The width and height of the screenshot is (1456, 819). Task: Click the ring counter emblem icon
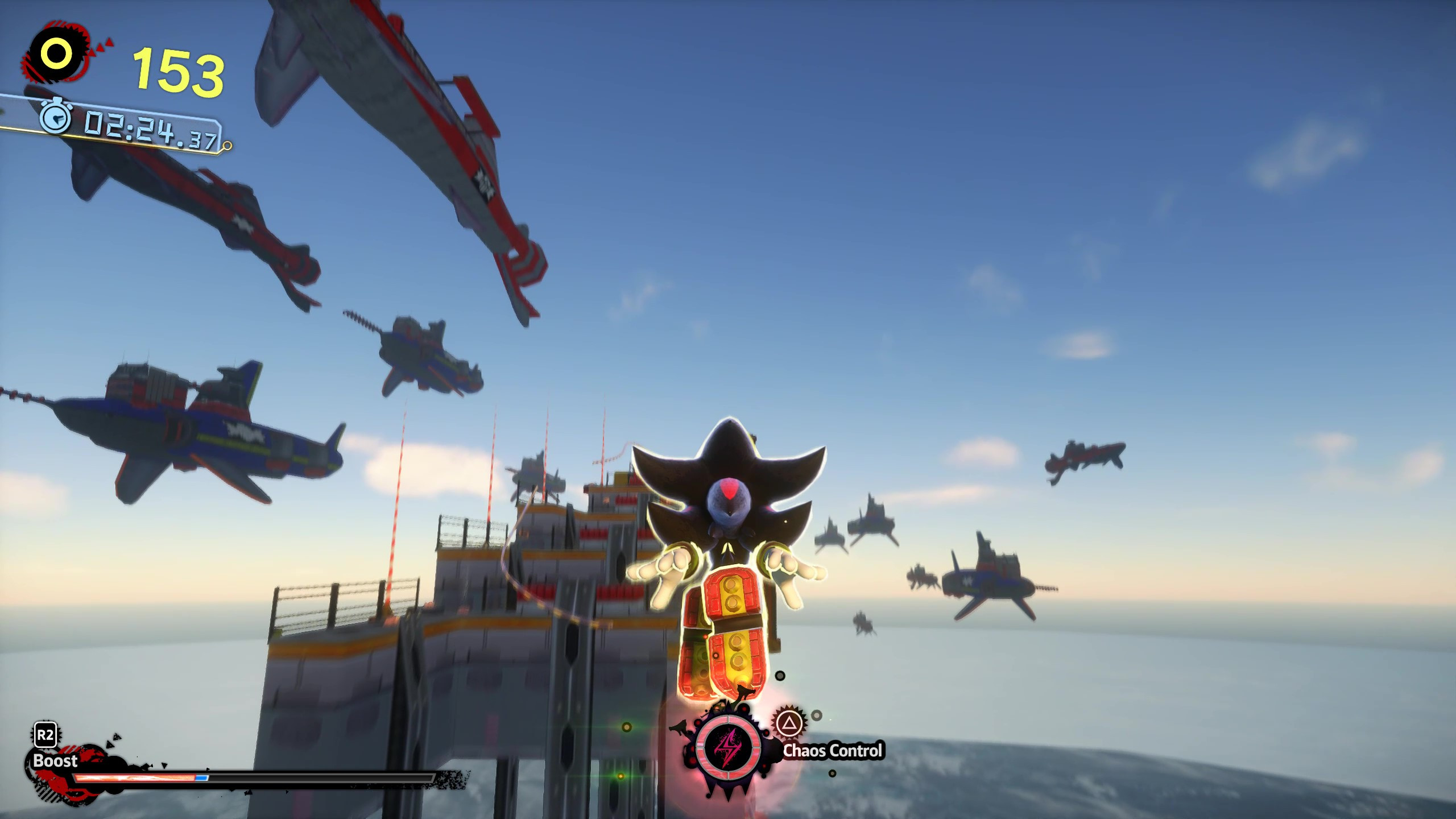tap(57, 54)
